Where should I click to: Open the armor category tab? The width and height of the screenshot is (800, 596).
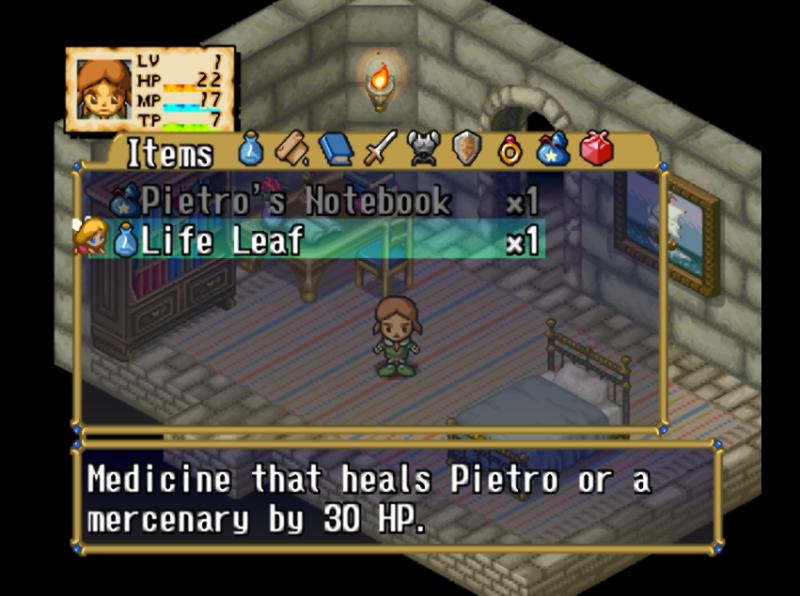pos(425,150)
